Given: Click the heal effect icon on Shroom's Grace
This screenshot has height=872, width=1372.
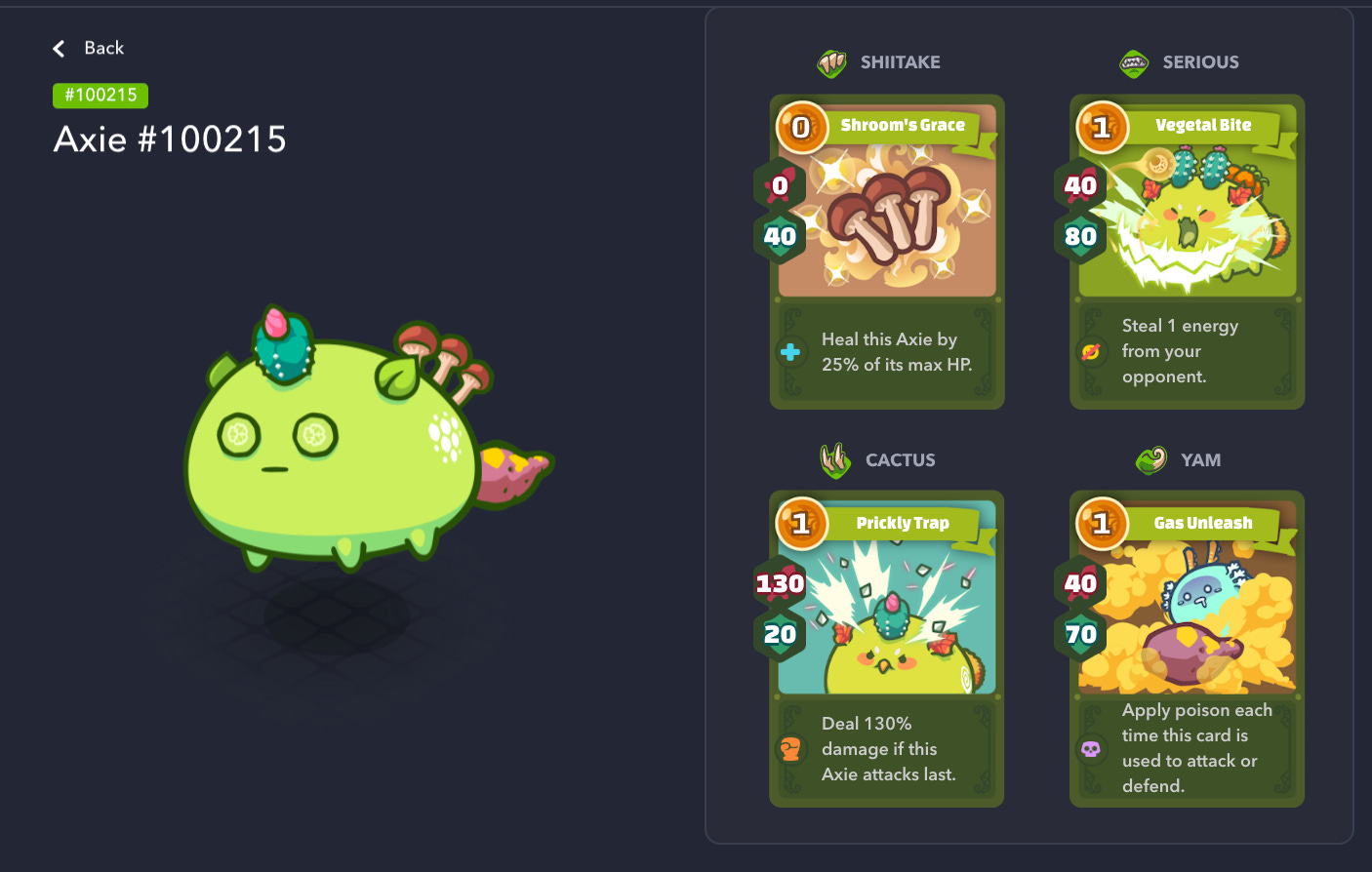Looking at the screenshot, I should click(x=790, y=352).
